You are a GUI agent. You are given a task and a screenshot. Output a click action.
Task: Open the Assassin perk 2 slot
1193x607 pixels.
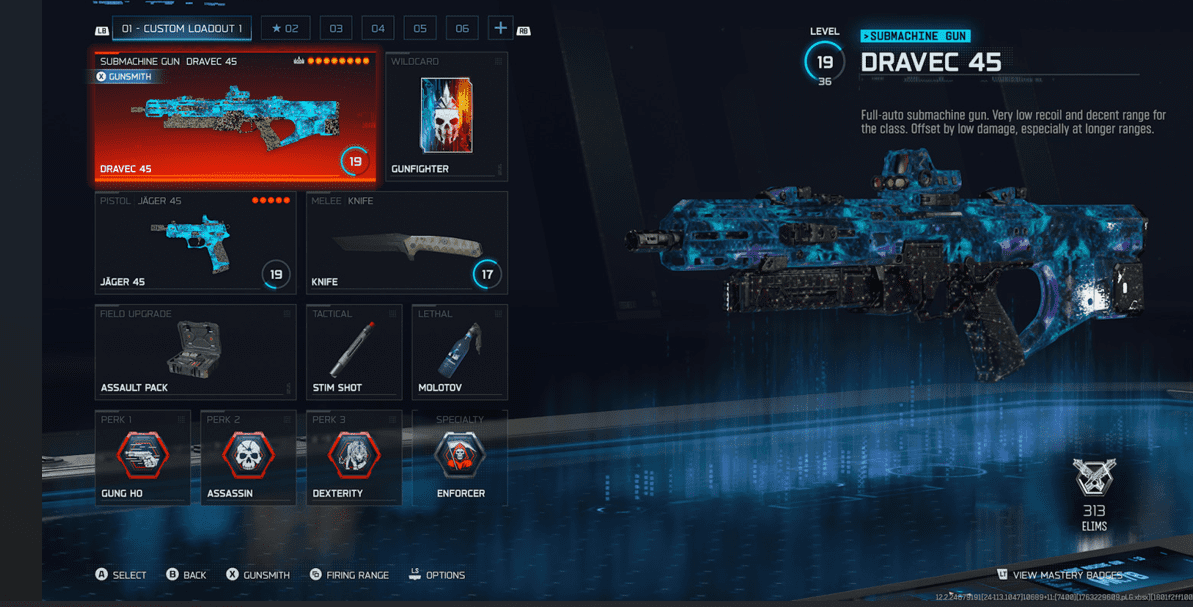[248, 457]
